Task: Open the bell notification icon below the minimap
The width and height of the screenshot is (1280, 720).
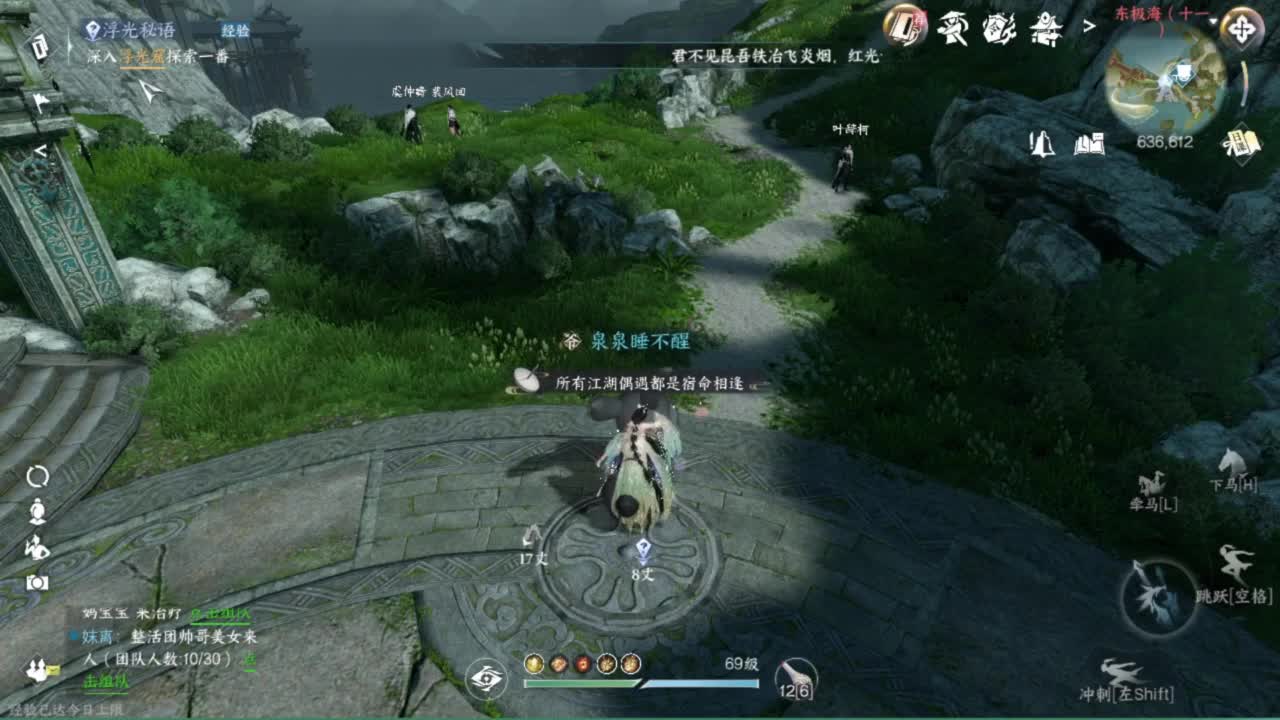Action: pos(1043,143)
